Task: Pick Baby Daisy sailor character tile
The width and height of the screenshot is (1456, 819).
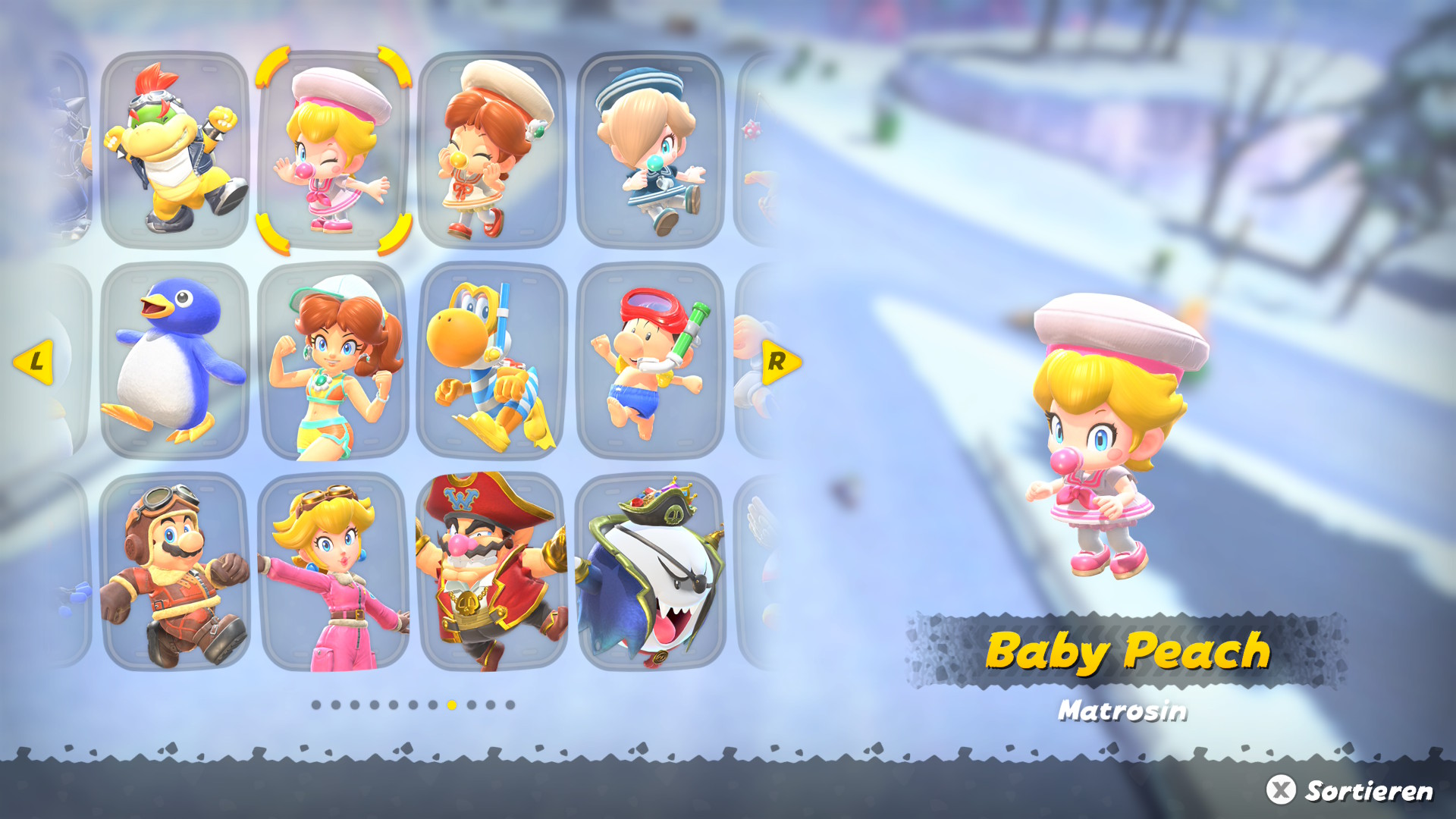Action: (491, 149)
